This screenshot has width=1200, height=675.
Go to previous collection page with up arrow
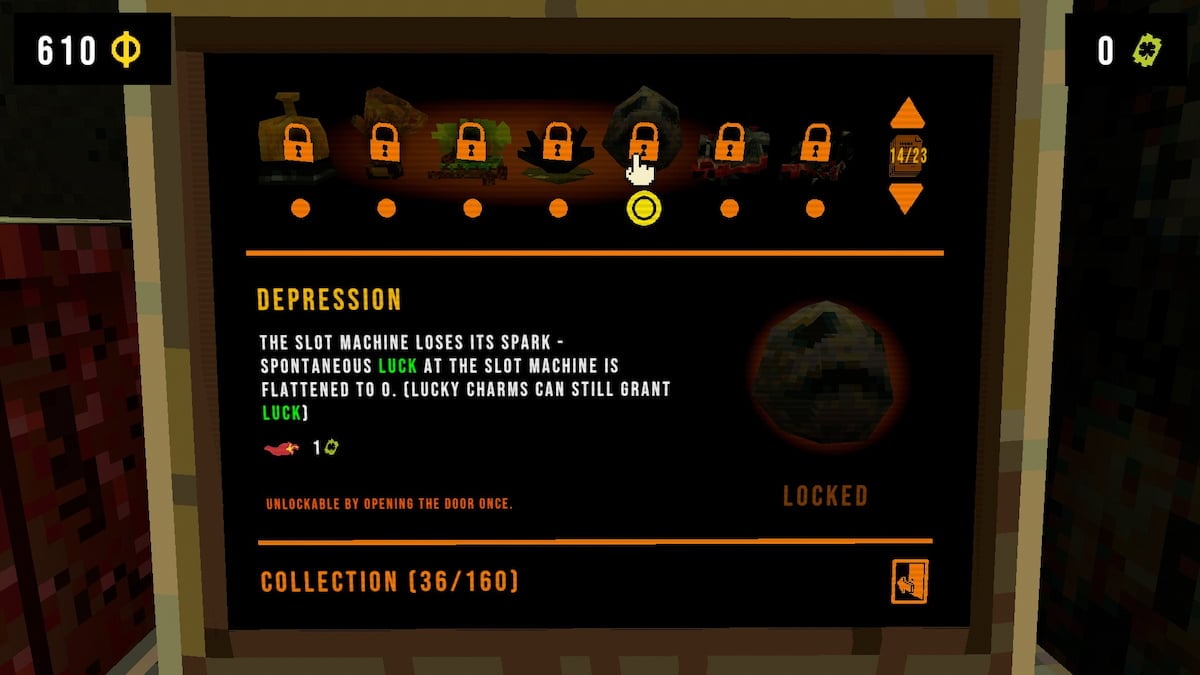tap(907, 113)
